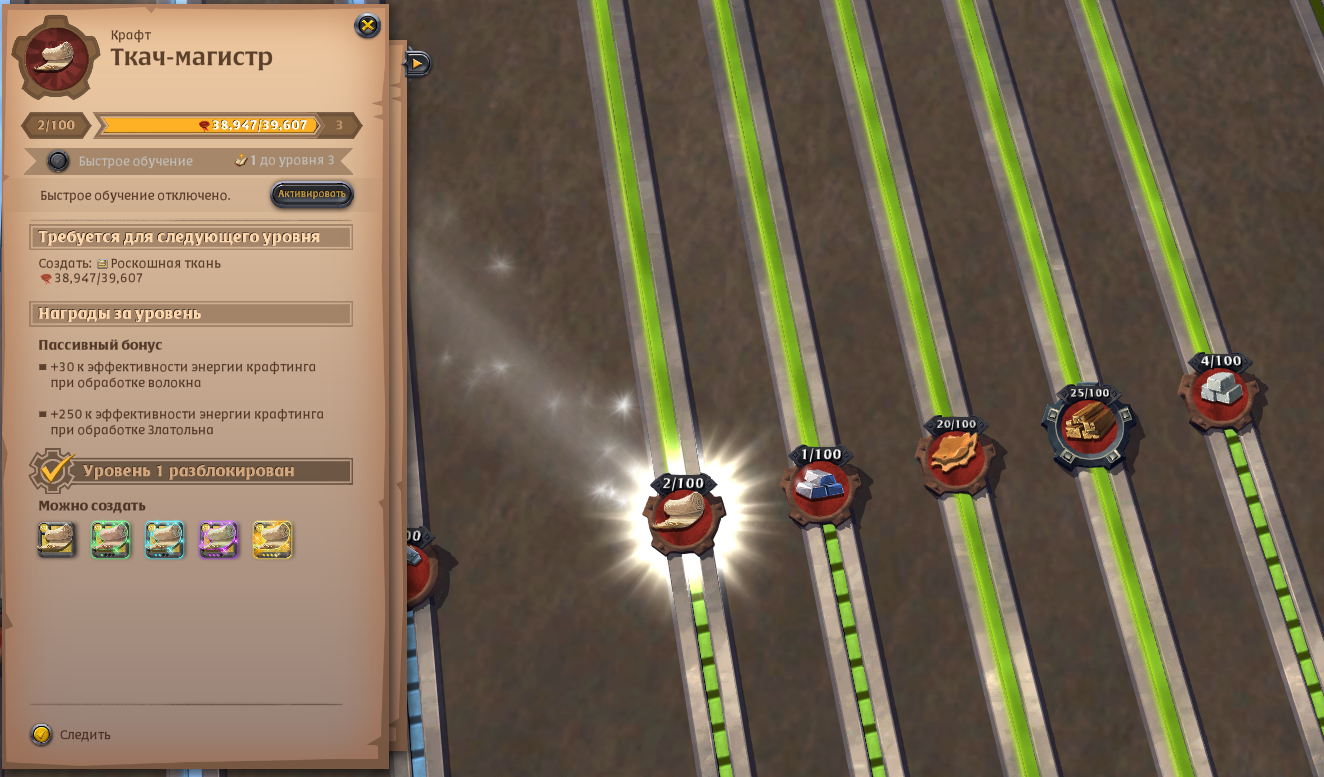This screenshot has height=777, width=1324.
Task: Click the Активировать fast learning button
Action: [x=312, y=194]
